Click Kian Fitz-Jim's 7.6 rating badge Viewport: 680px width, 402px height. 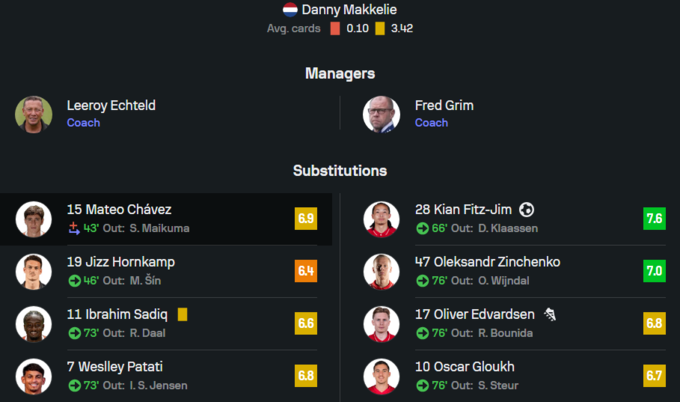coord(654,219)
